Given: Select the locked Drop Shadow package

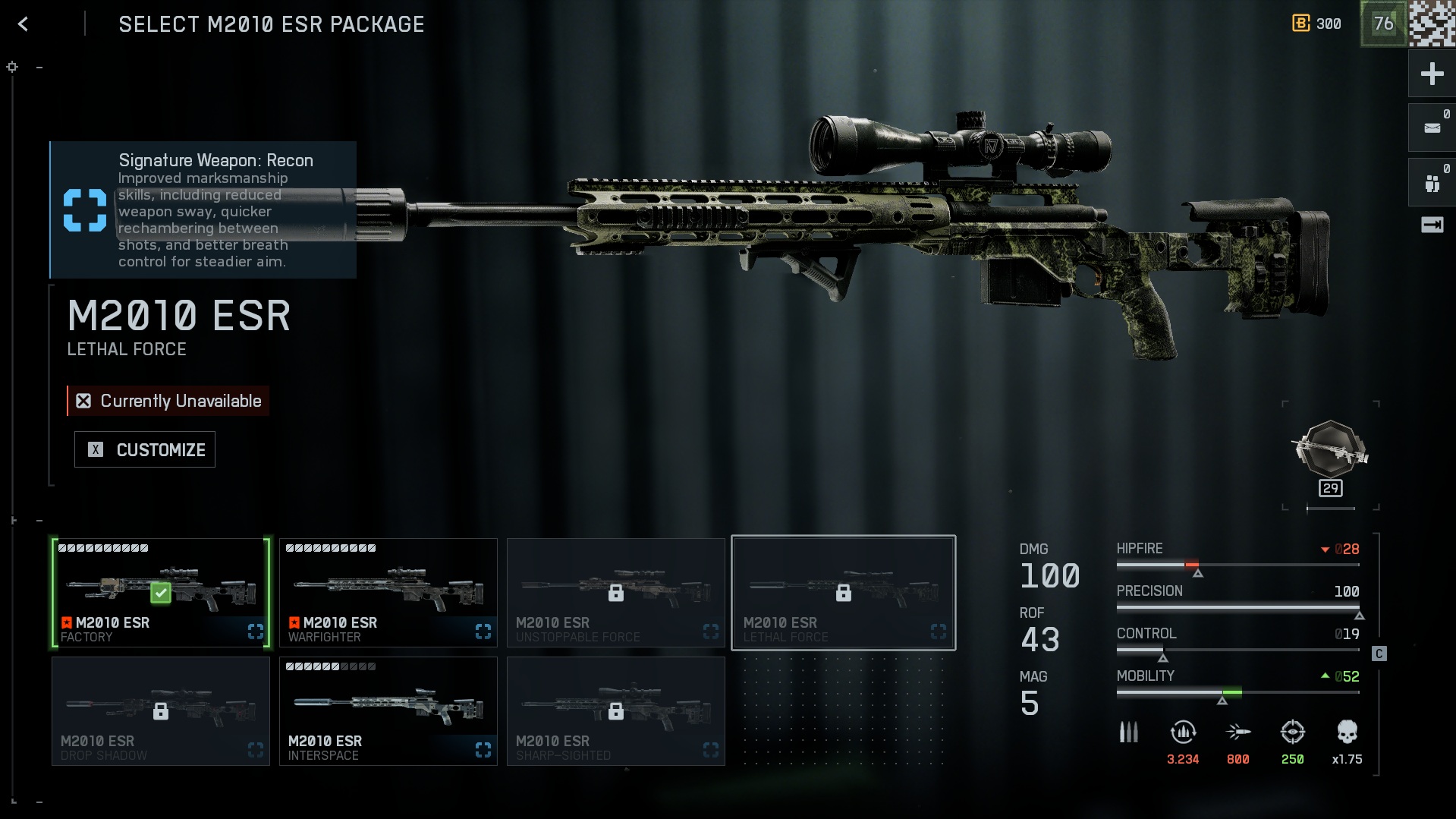Looking at the screenshot, I should pos(160,711).
